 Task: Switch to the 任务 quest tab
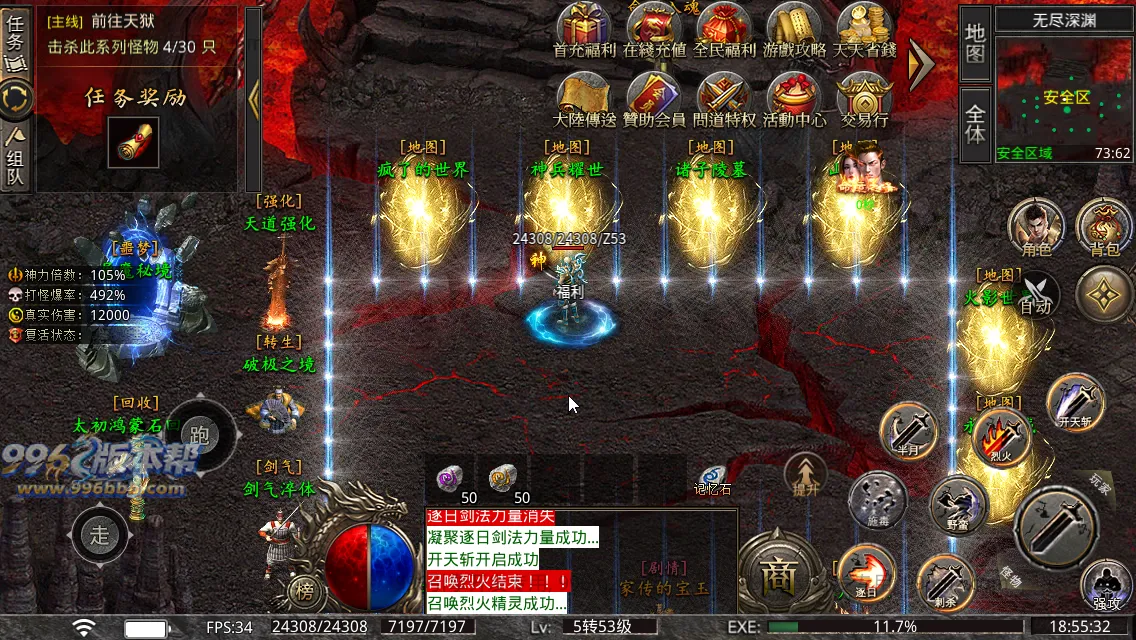pos(16,40)
